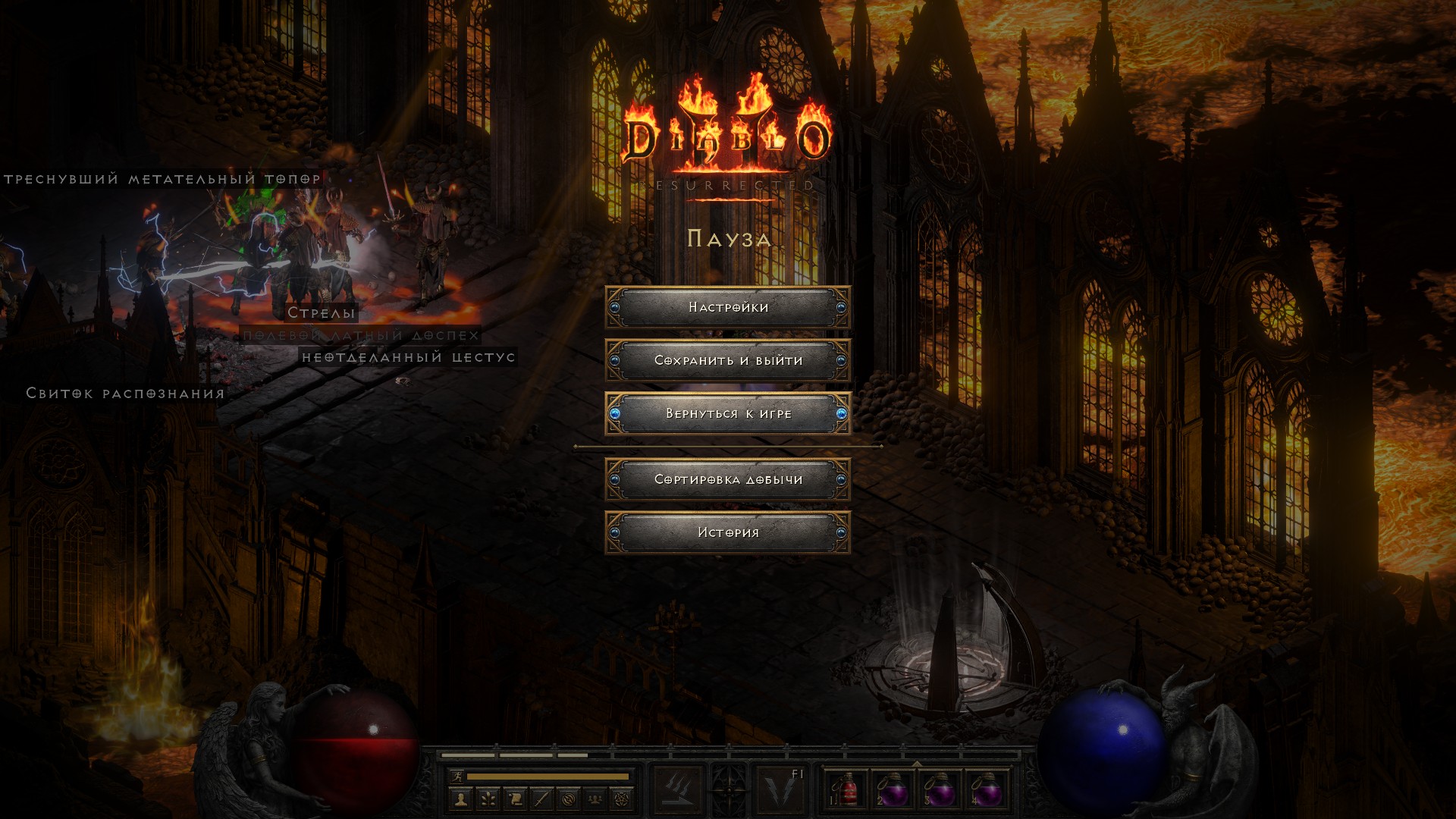
Task: Click the sword icon in the mini panel
Action: pos(541,799)
